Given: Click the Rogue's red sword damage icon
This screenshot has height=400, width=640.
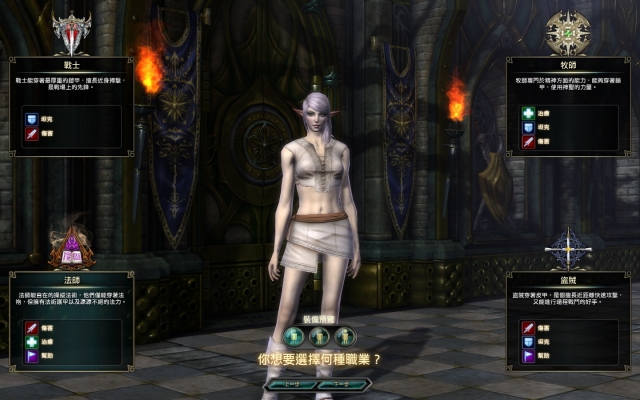Looking at the screenshot, I should click(x=528, y=326).
